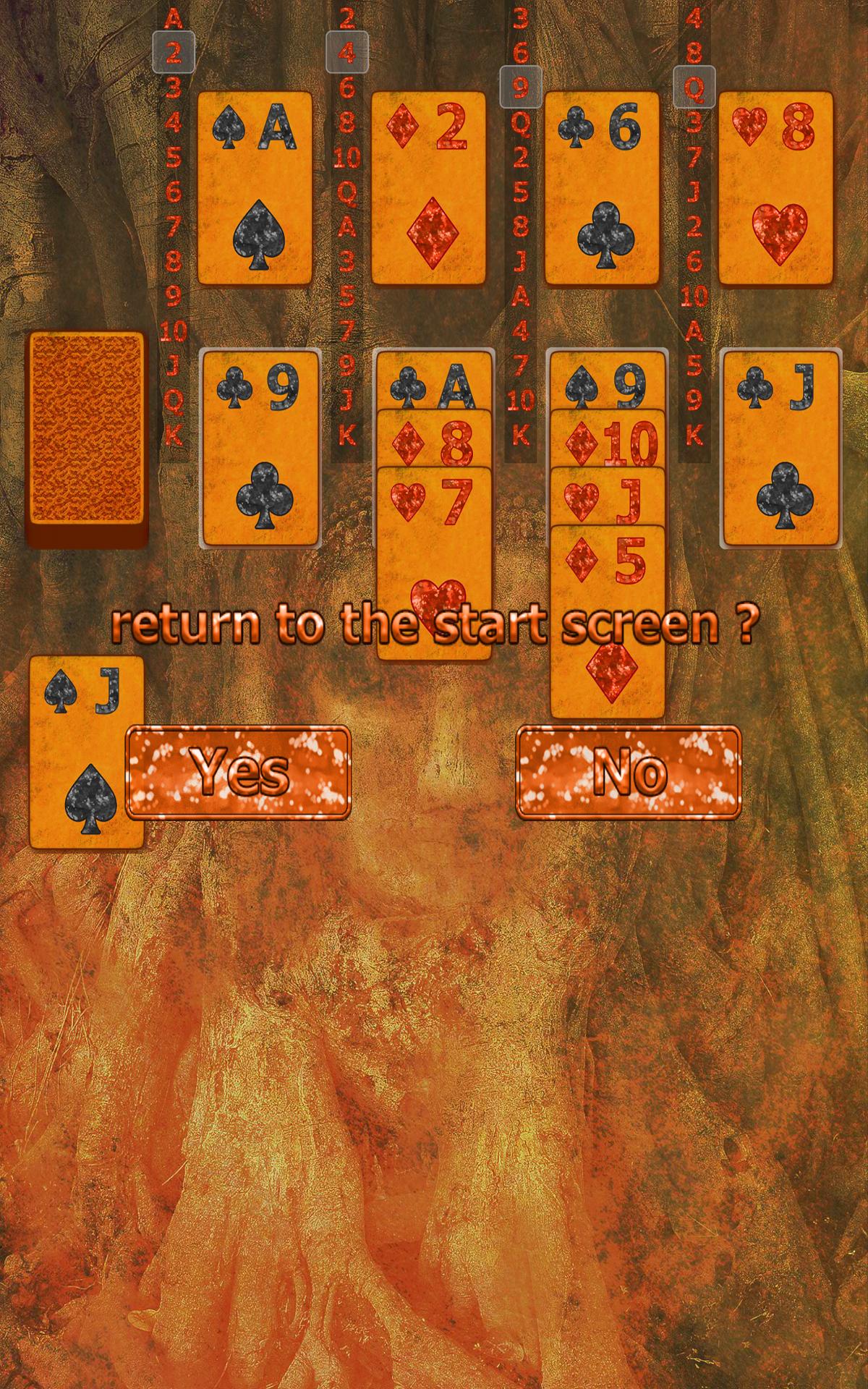868x1389 pixels.
Task: Choose the nine of spades tableau card
Action: pos(608,382)
